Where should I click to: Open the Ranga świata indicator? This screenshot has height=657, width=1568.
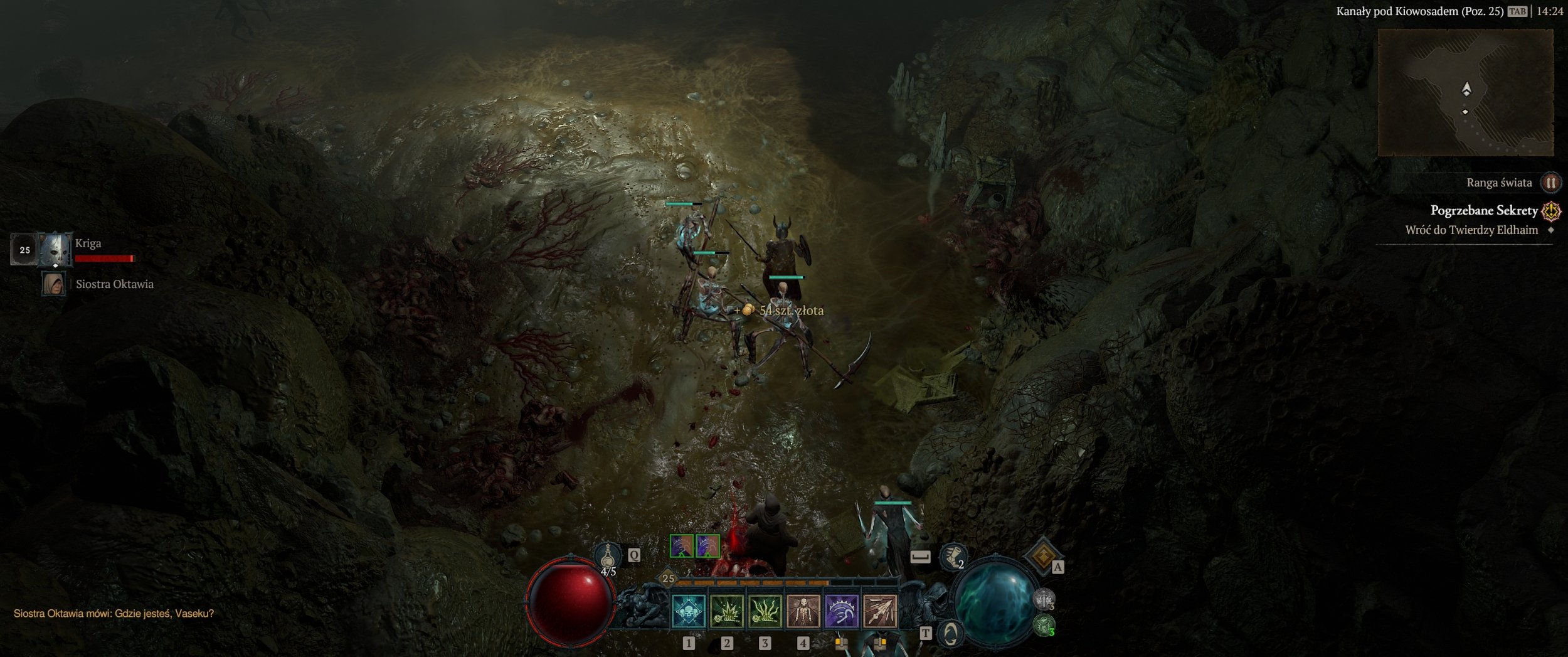pos(1550,183)
